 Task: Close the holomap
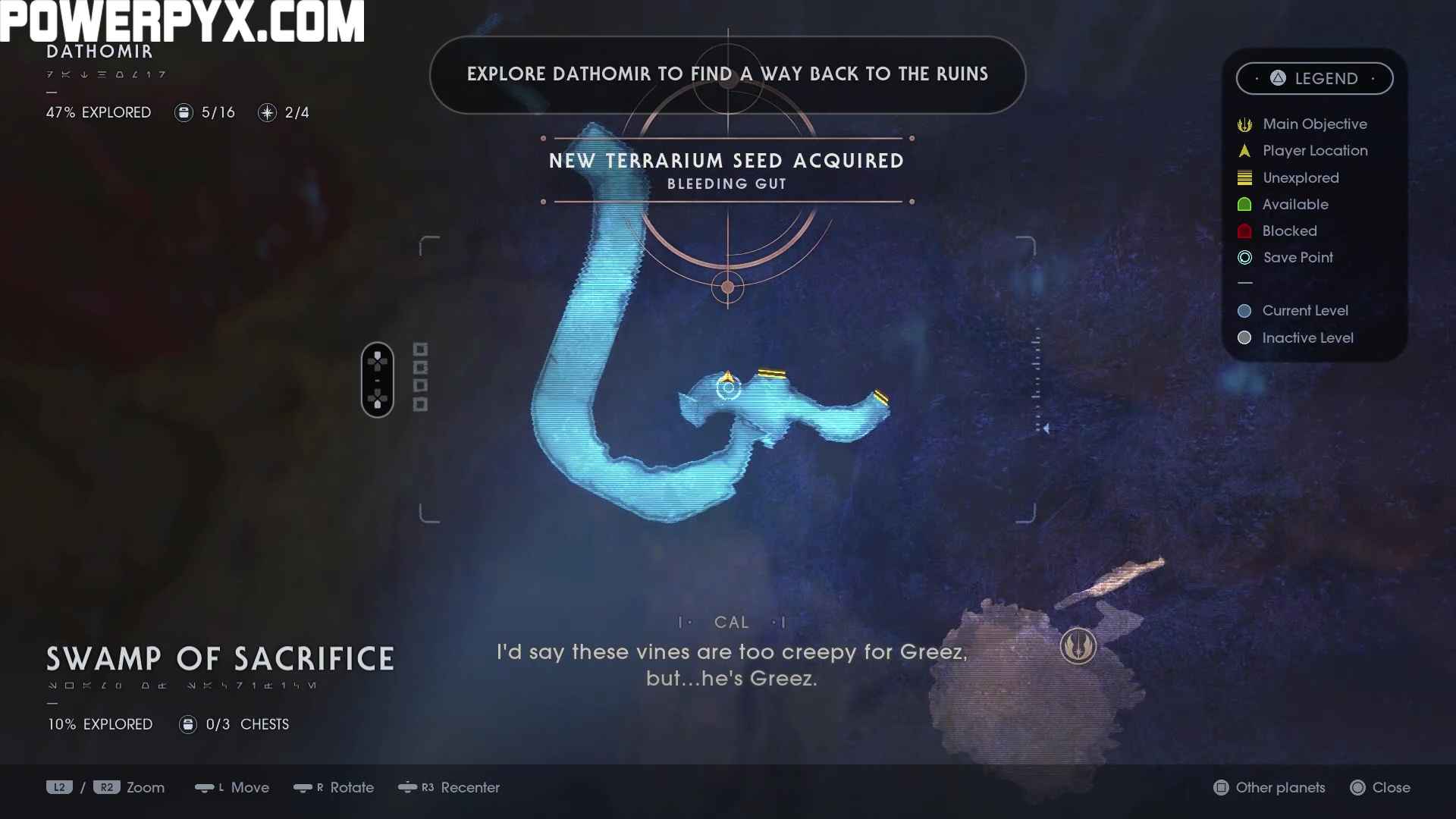[1380, 788]
